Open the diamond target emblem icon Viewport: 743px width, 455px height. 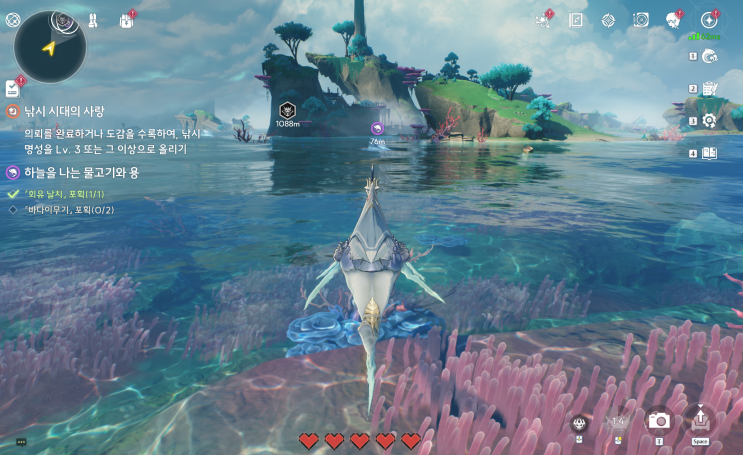[x=608, y=20]
